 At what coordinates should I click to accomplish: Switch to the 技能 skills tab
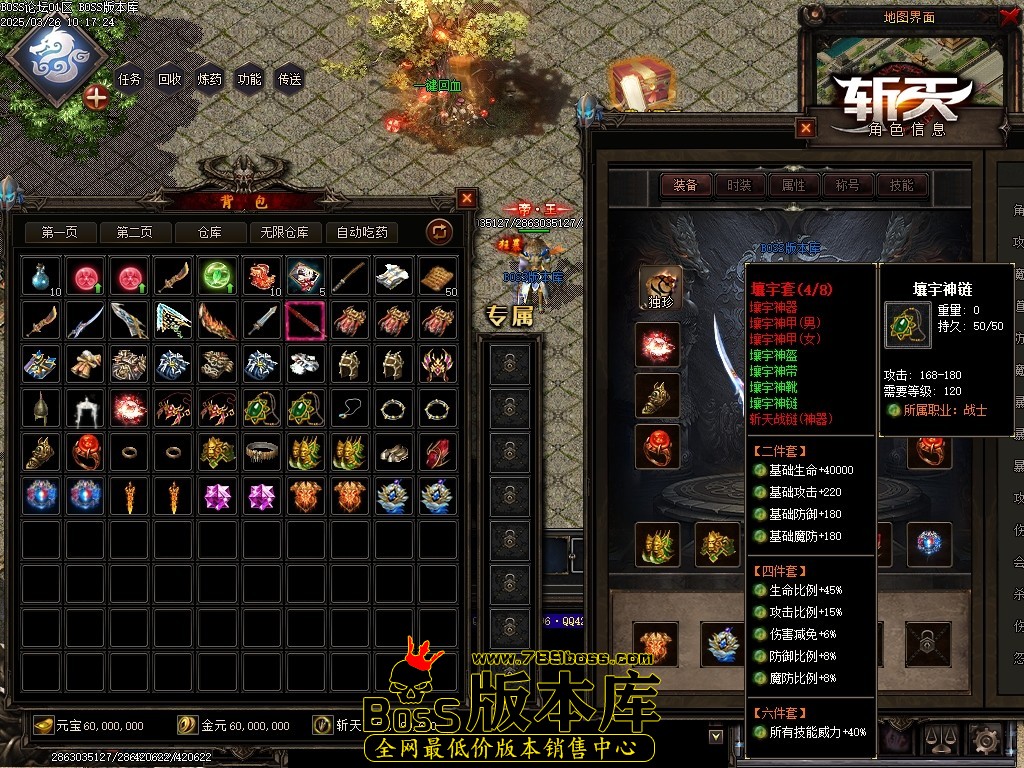click(902, 185)
